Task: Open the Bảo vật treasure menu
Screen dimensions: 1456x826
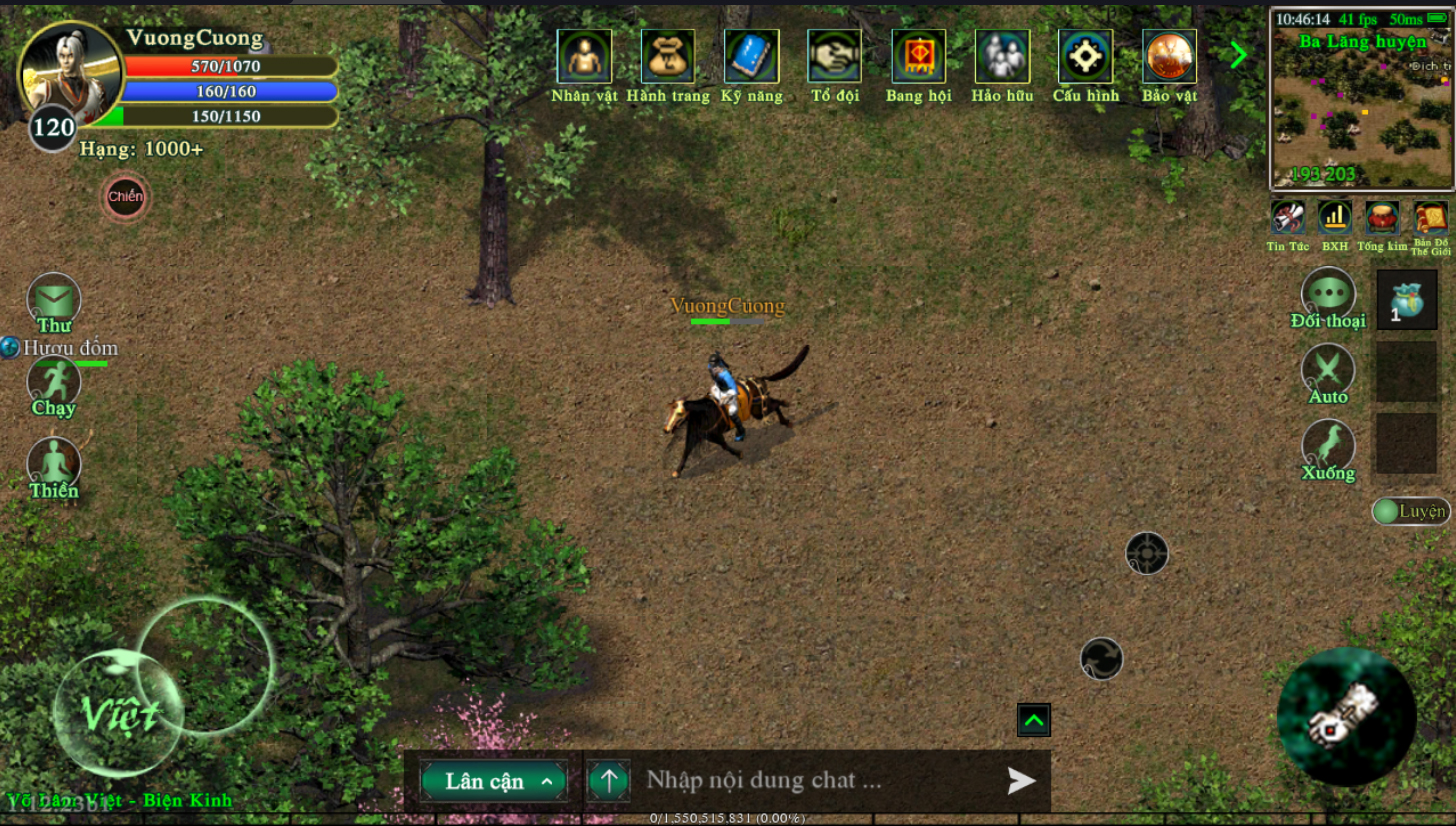Action: pos(1169,57)
